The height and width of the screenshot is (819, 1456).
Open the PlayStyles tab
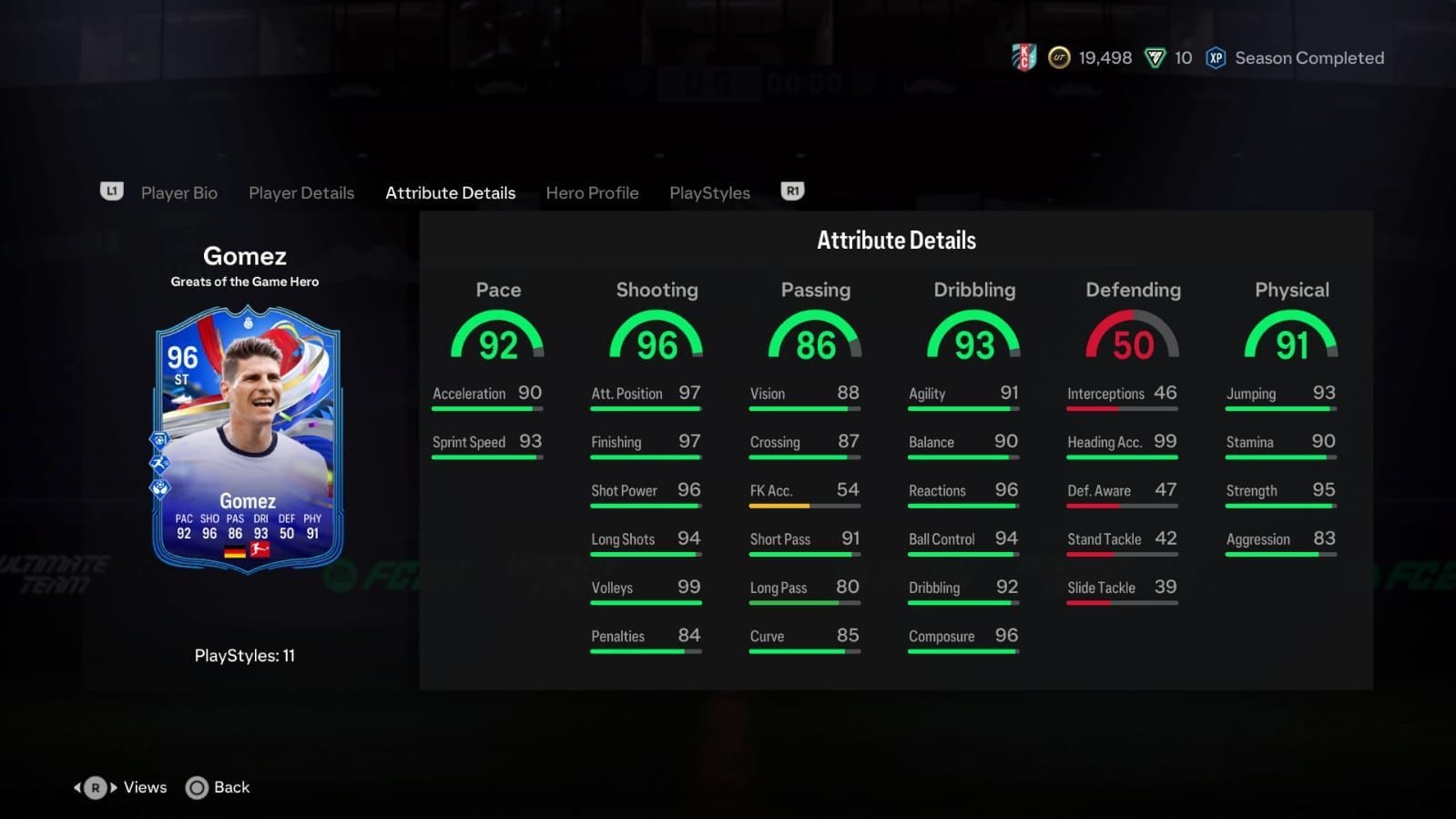pyautogui.click(x=709, y=192)
